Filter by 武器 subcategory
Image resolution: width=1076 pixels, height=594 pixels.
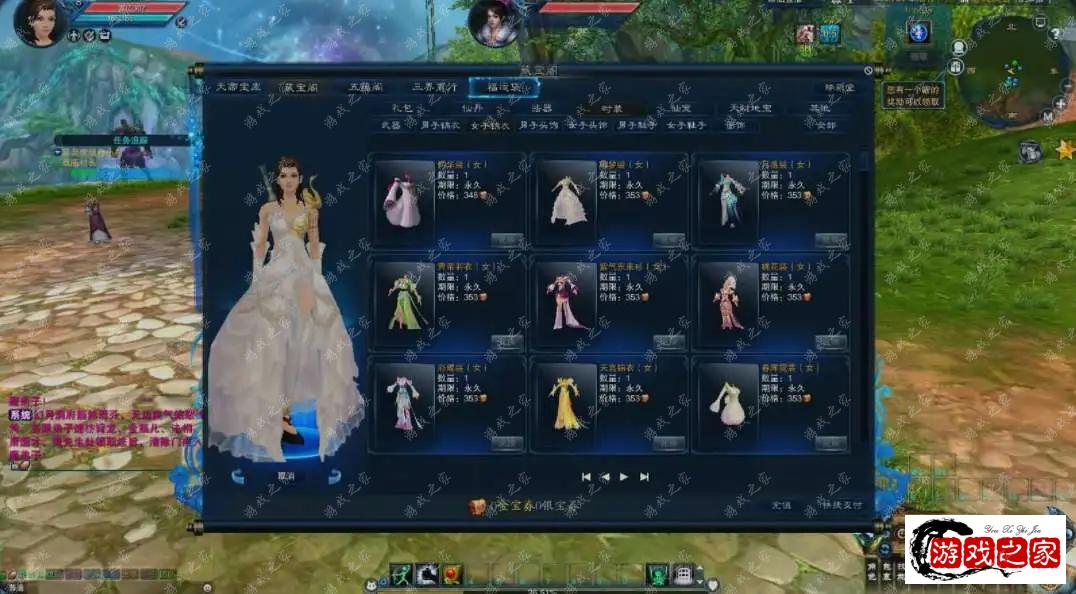pos(390,126)
